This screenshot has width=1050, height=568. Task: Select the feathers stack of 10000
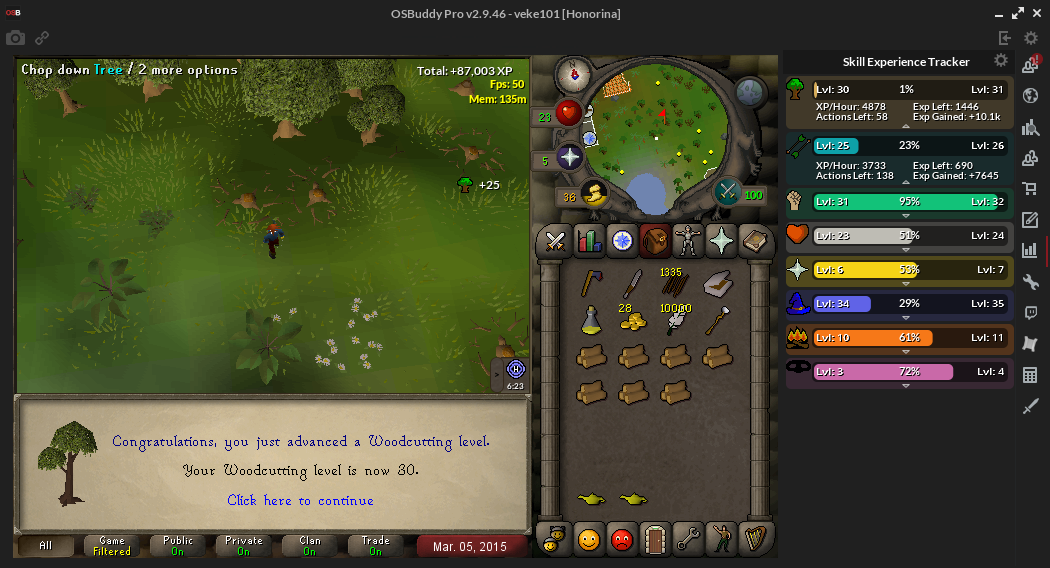(675, 319)
